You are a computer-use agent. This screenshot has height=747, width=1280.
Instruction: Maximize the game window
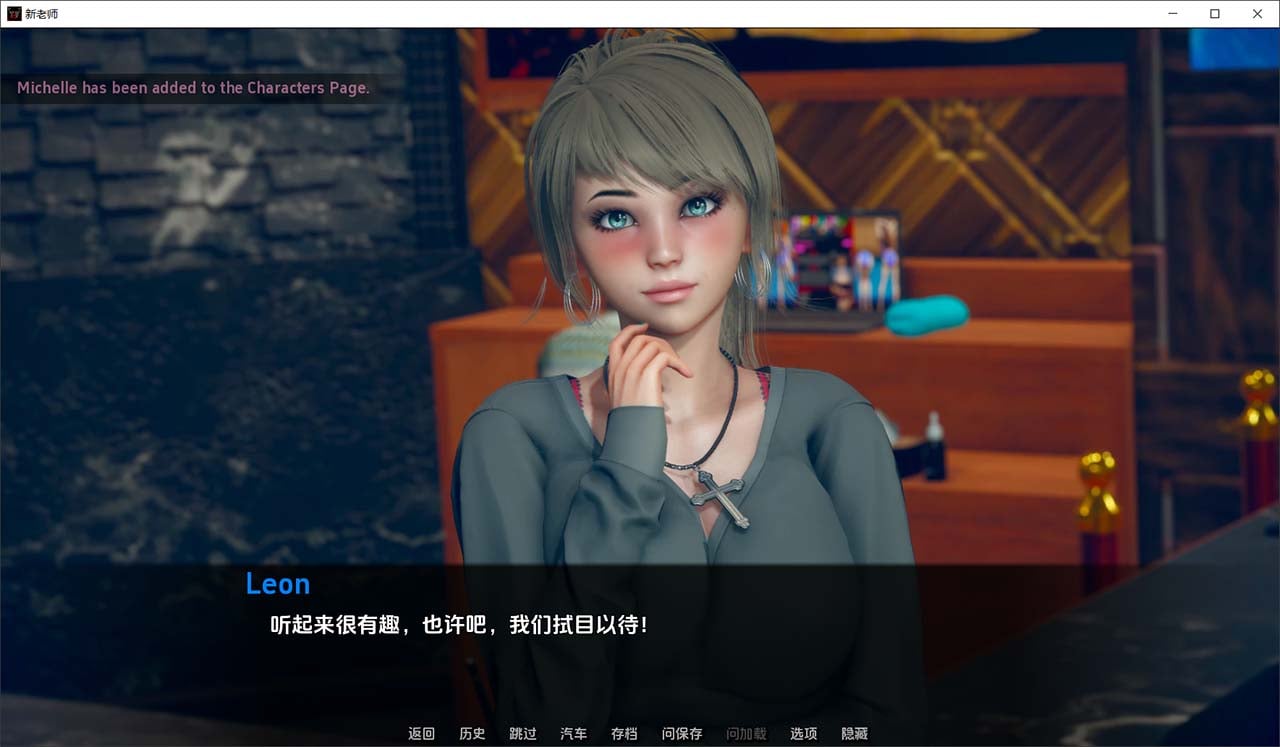coord(1214,13)
